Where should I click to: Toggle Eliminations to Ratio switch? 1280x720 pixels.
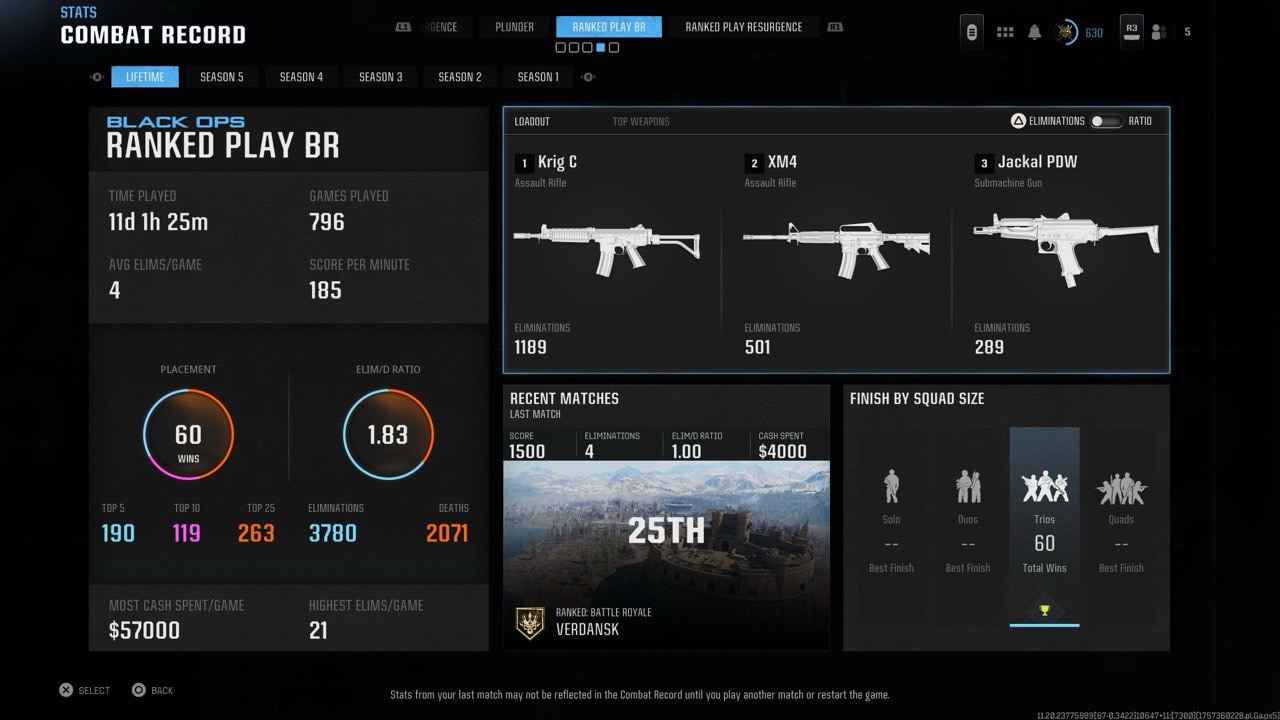coord(1105,121)
